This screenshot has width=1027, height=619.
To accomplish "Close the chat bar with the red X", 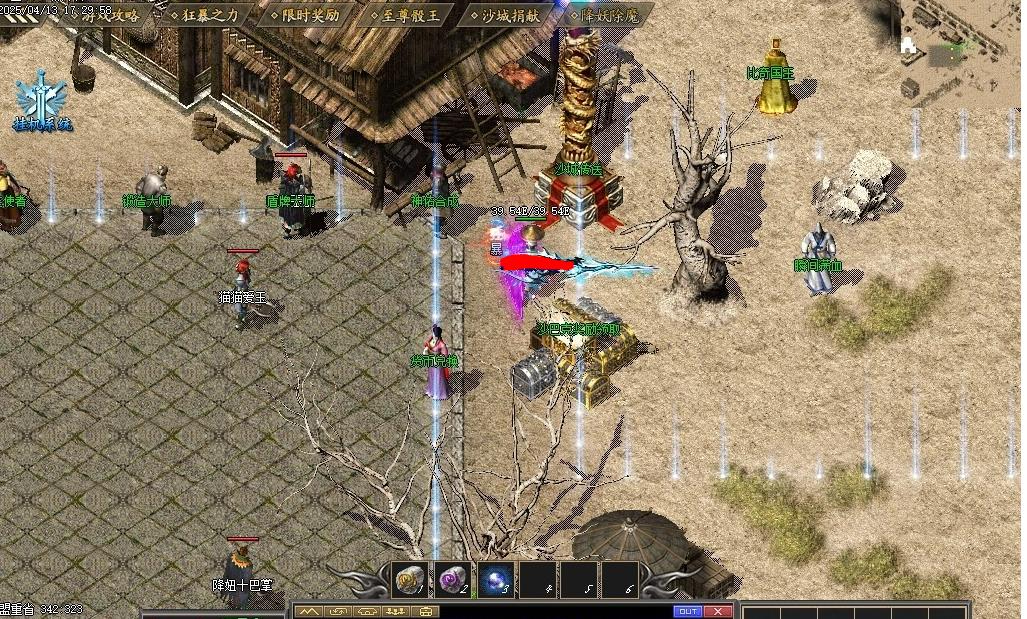I will pyautogui.click(x=718, y=611).
